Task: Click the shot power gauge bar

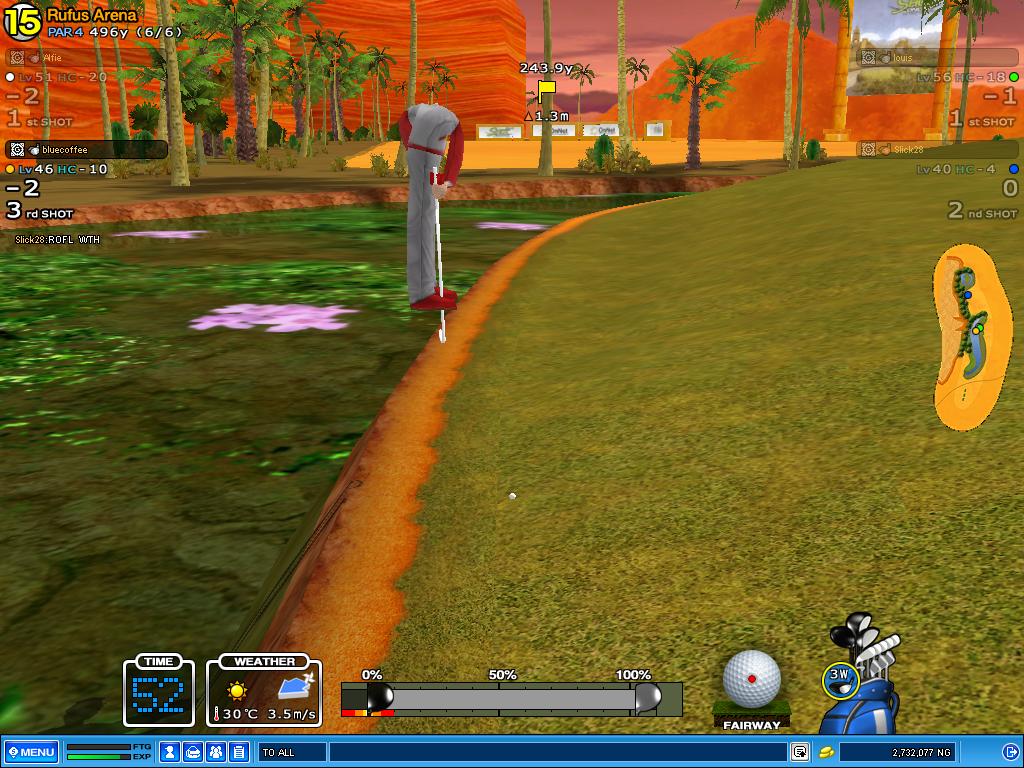Action: pos(510,698)
